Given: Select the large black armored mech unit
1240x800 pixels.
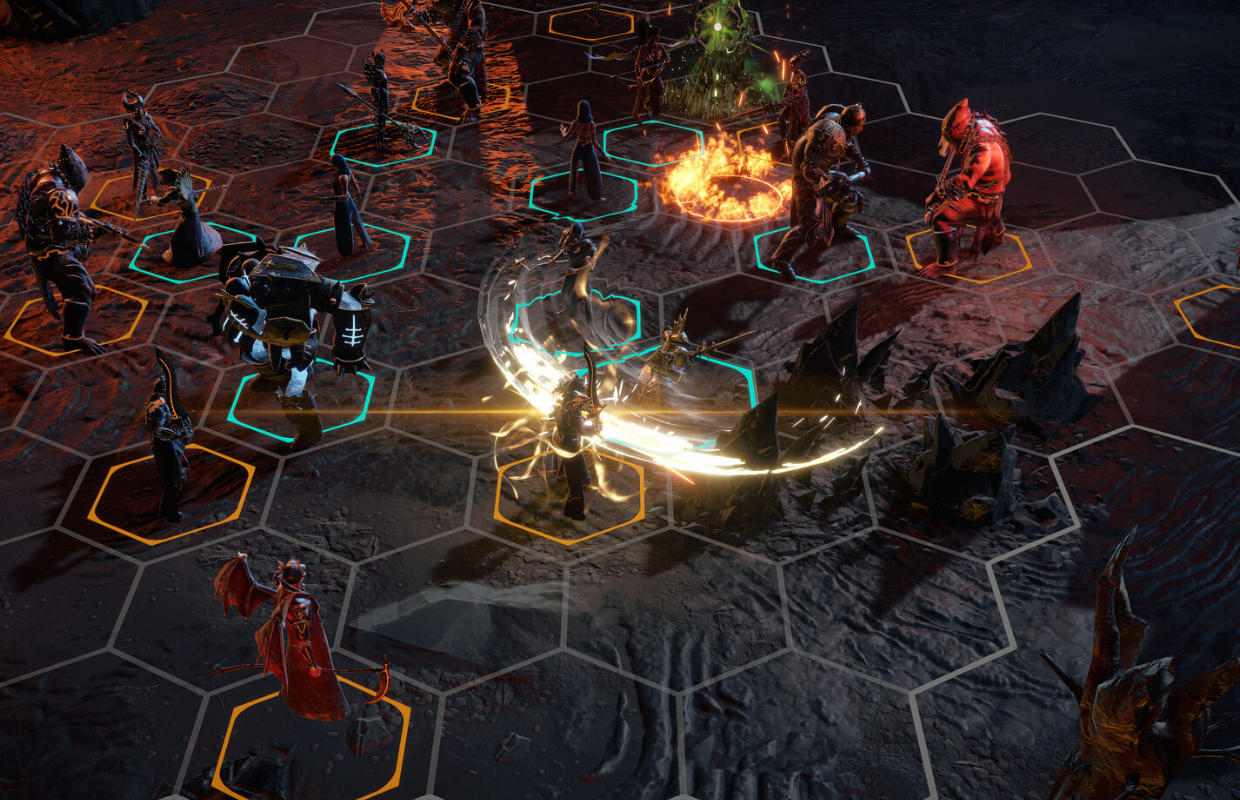Looking at the screenshot, I should [x=290, y=325].
